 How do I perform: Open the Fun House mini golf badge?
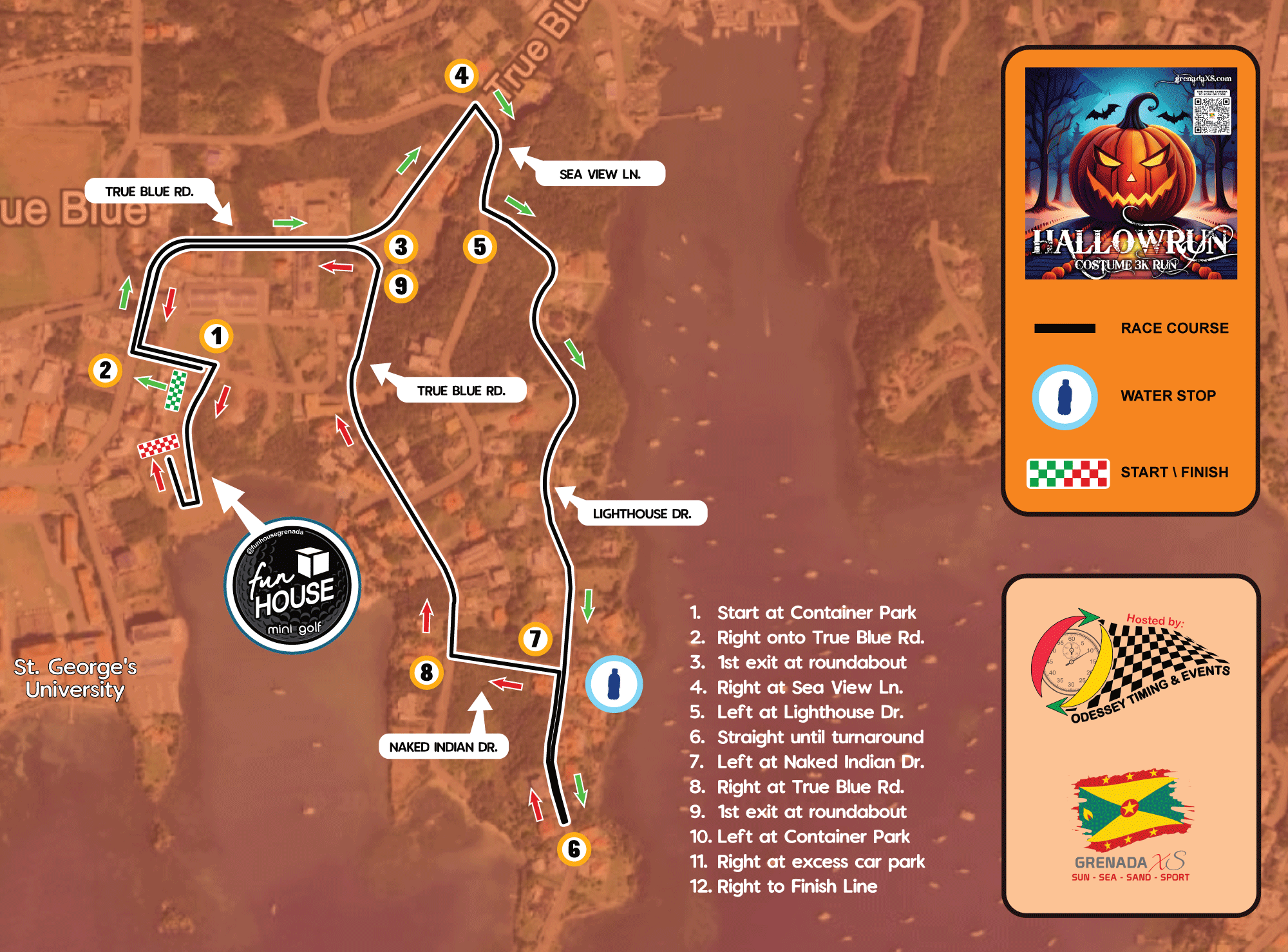pos(292,586)
